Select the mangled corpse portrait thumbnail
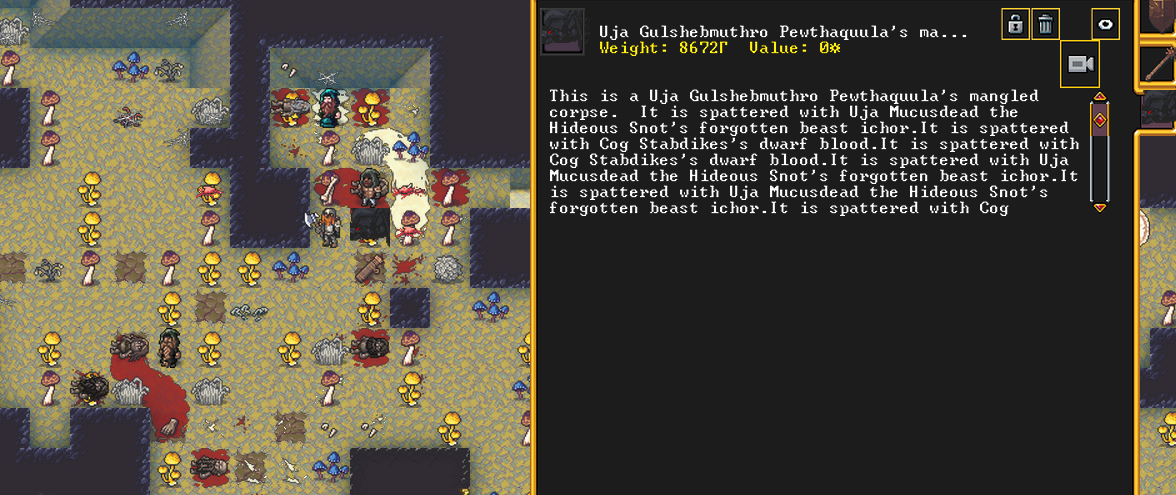 (562, 32)
